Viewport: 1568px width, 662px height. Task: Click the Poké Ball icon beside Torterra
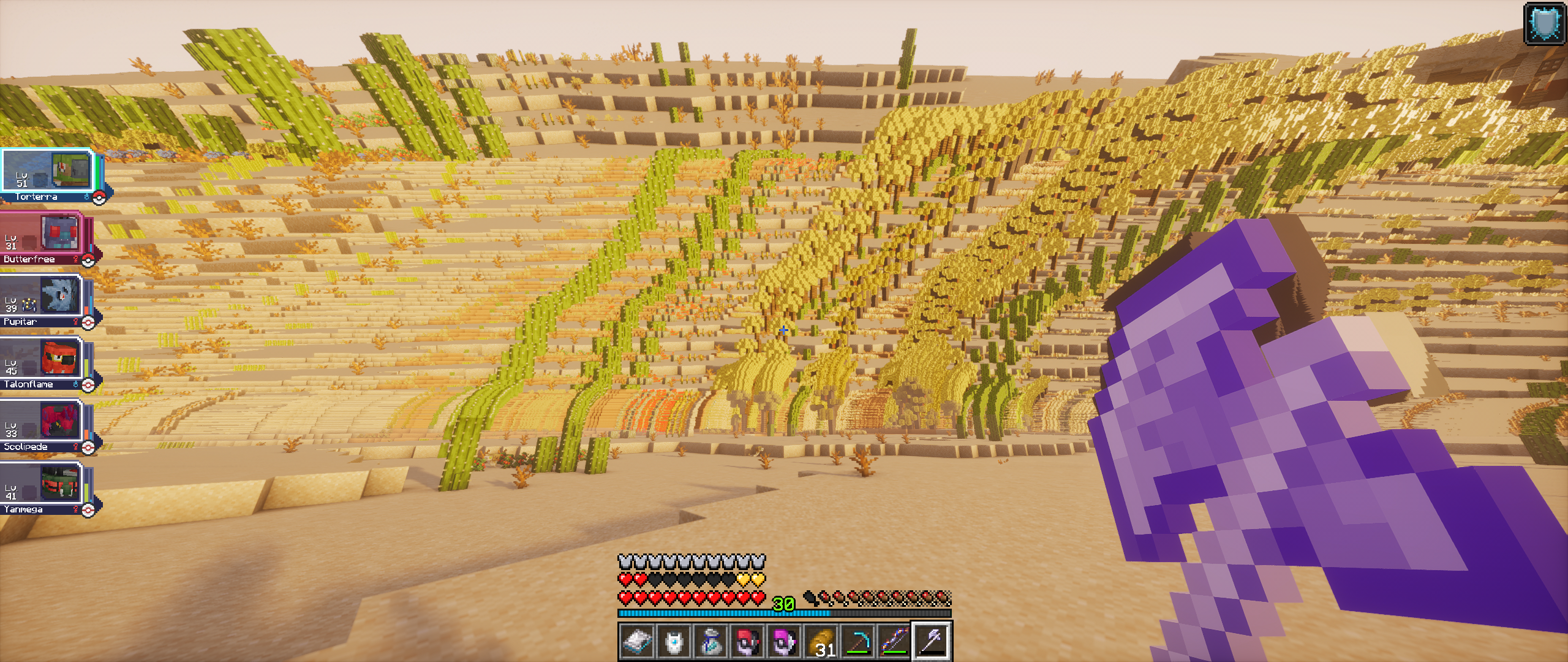(x=99, y=197)
